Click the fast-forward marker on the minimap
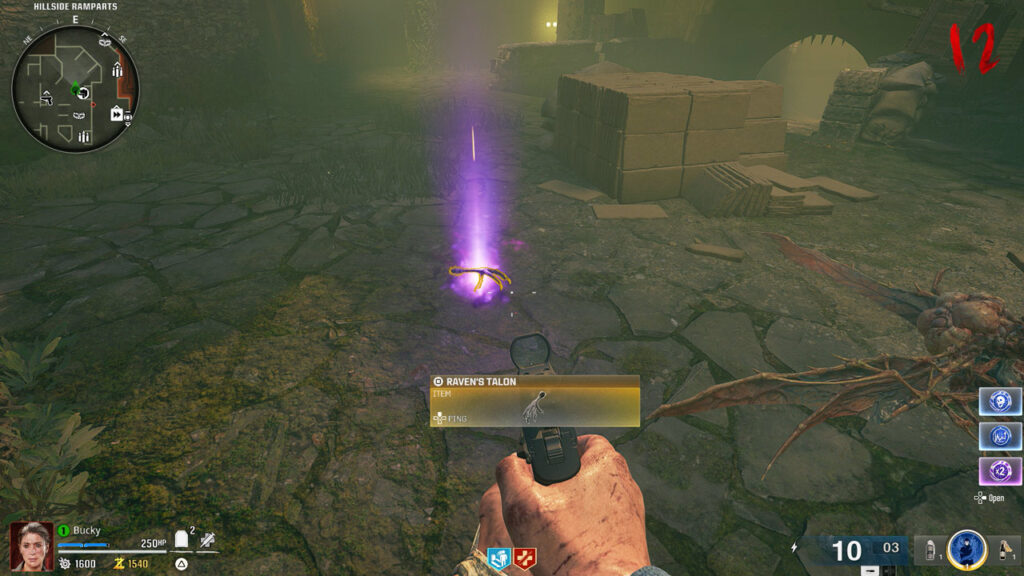Image resolution: width=1024 pixels, height=576 pixels. coord(116,114)
